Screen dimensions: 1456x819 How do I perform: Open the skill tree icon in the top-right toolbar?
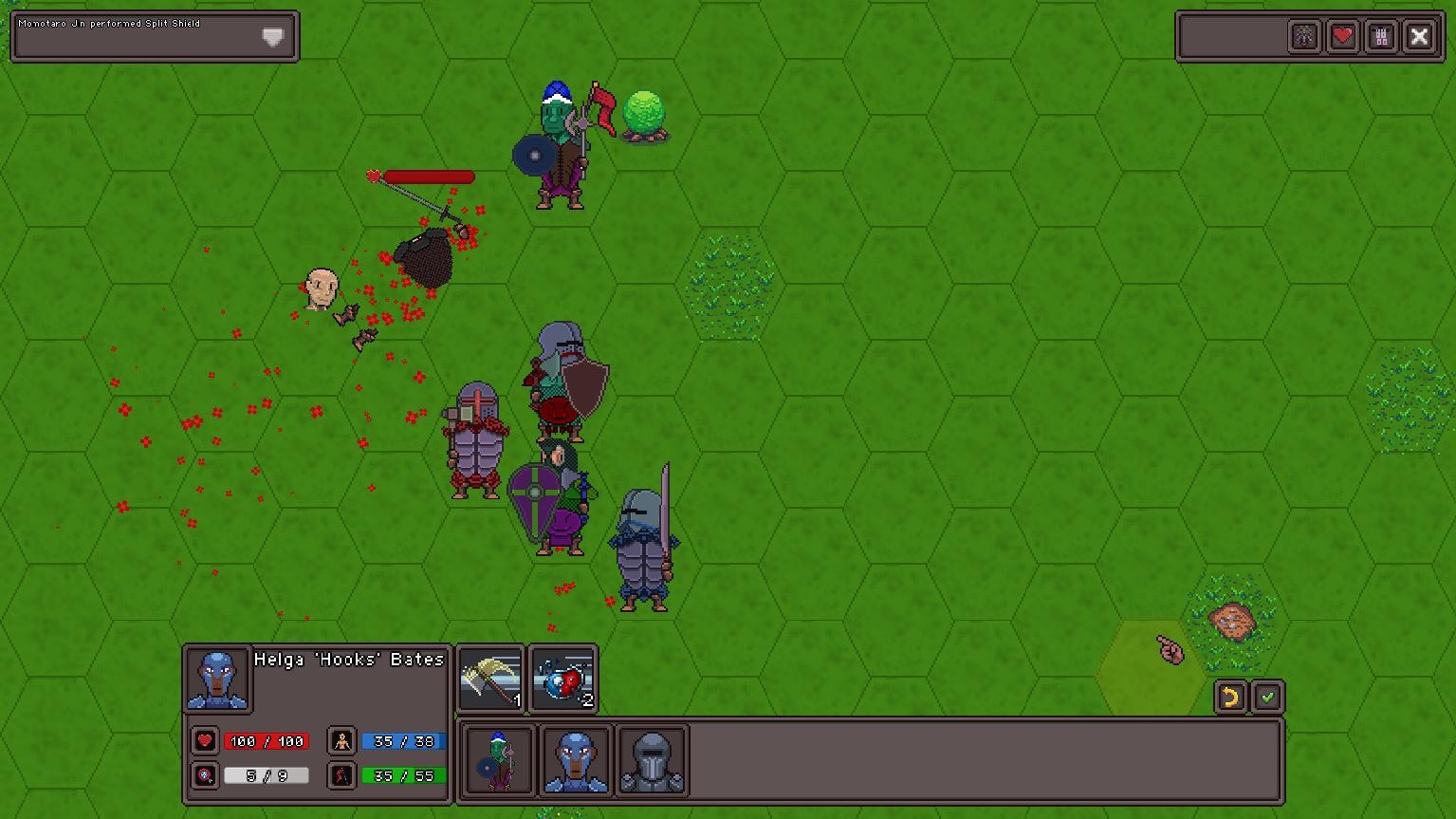1304,36
